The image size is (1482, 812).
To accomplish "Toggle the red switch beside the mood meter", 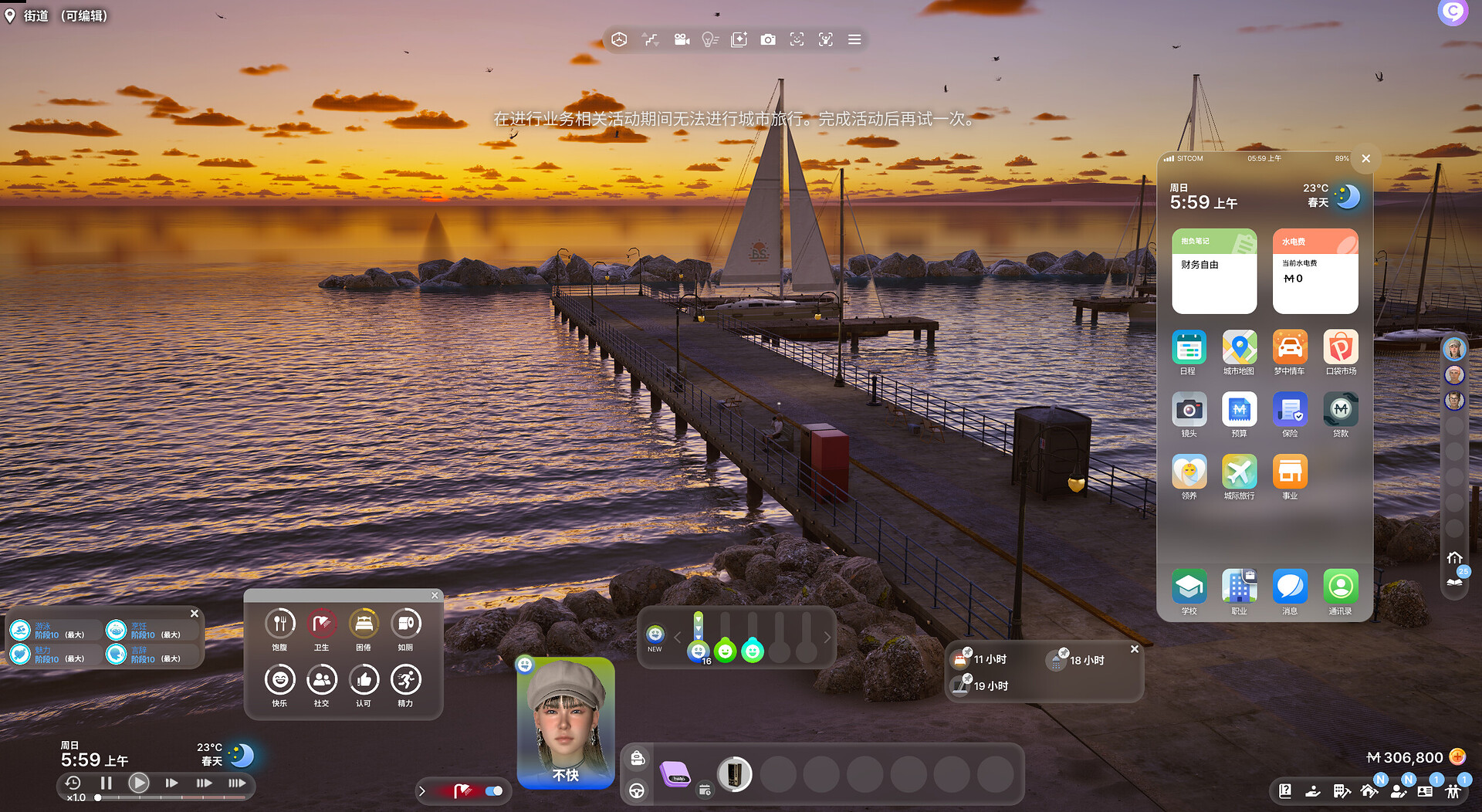I will click(492, 791).
